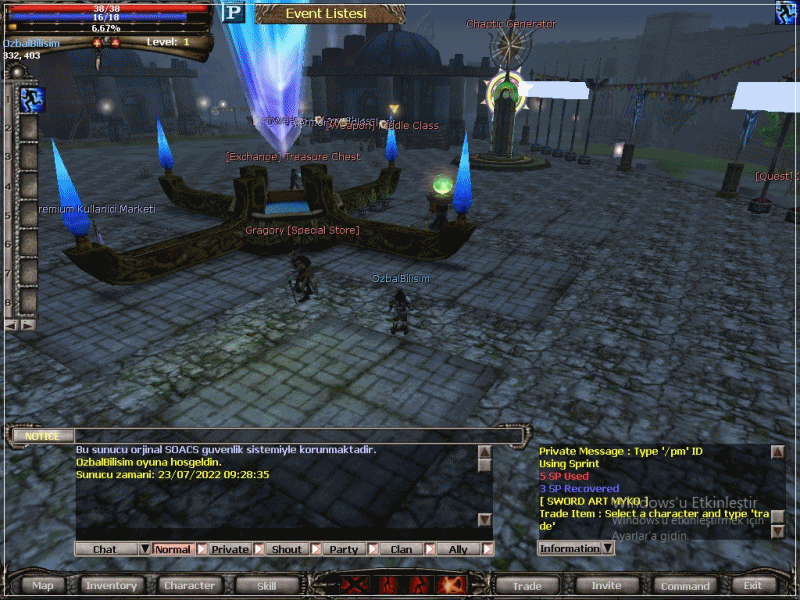Open the Command menu
800x600 pixels.
click(685, 585)
